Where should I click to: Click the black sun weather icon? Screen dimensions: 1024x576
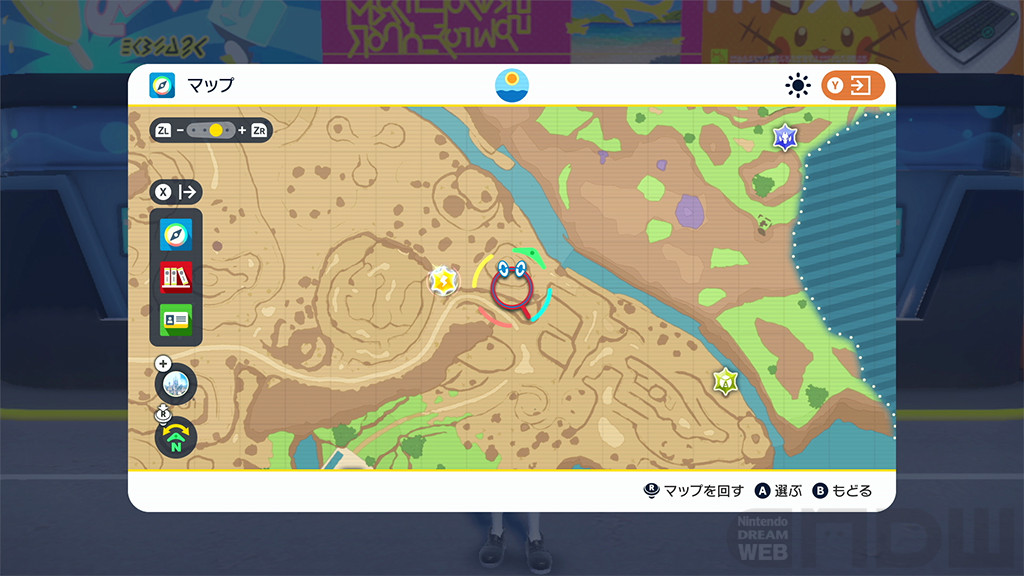pos(797,86)
